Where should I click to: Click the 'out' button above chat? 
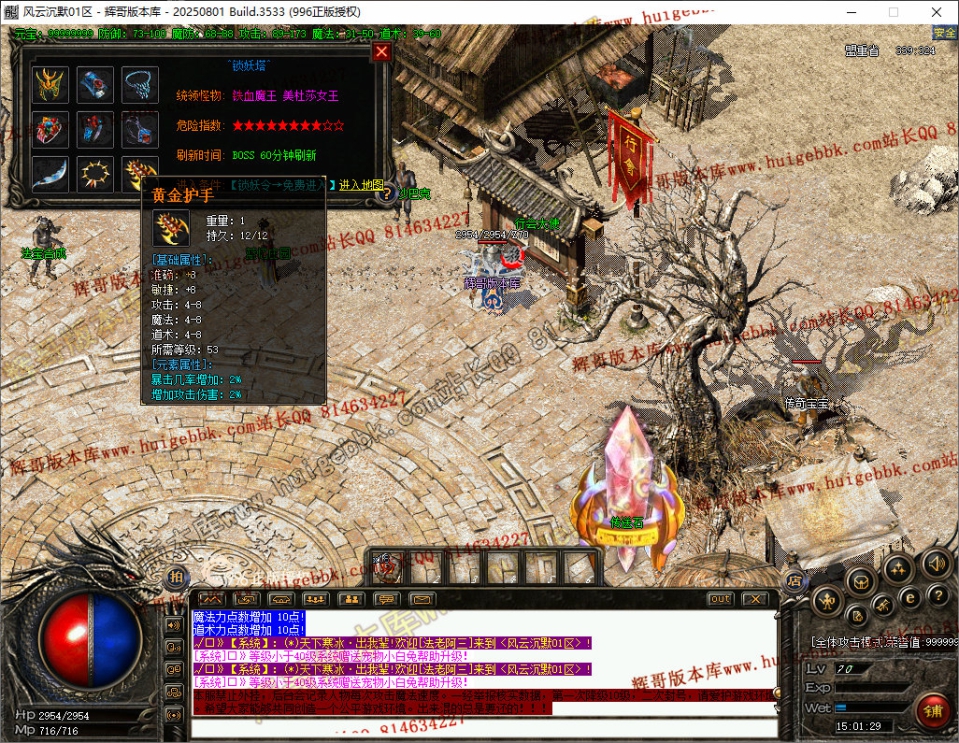(x=720, y=599)
